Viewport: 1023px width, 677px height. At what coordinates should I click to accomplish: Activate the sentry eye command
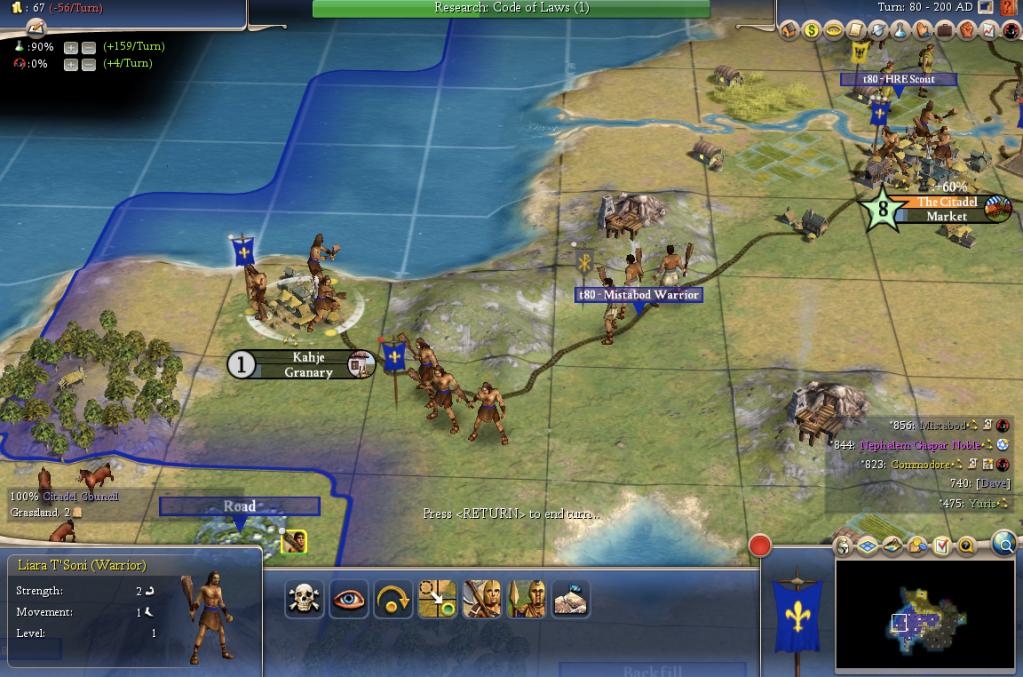pyautogui.click(x=349, y=599)
